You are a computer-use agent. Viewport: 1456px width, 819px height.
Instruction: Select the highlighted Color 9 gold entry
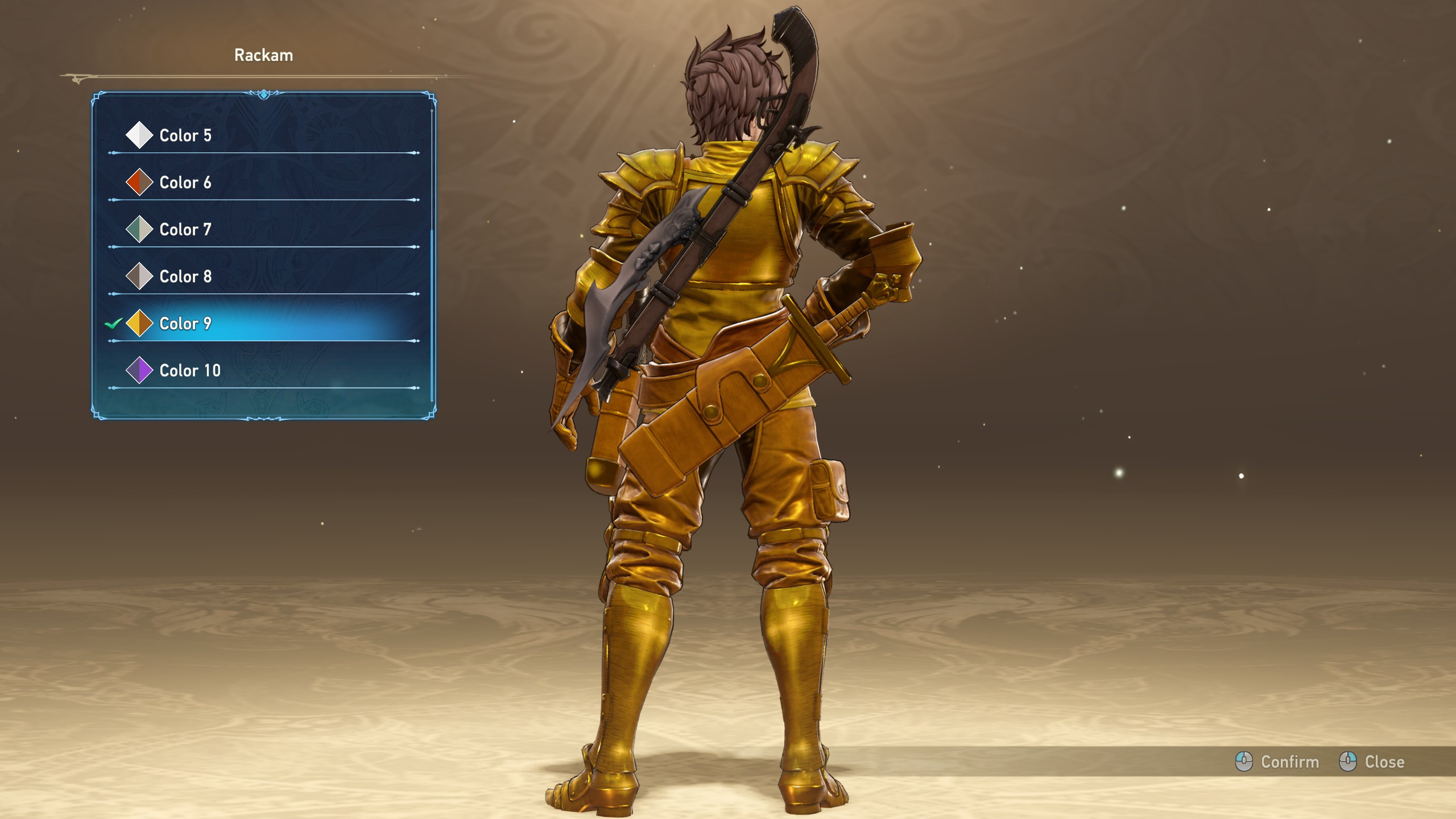coord(185,324)
